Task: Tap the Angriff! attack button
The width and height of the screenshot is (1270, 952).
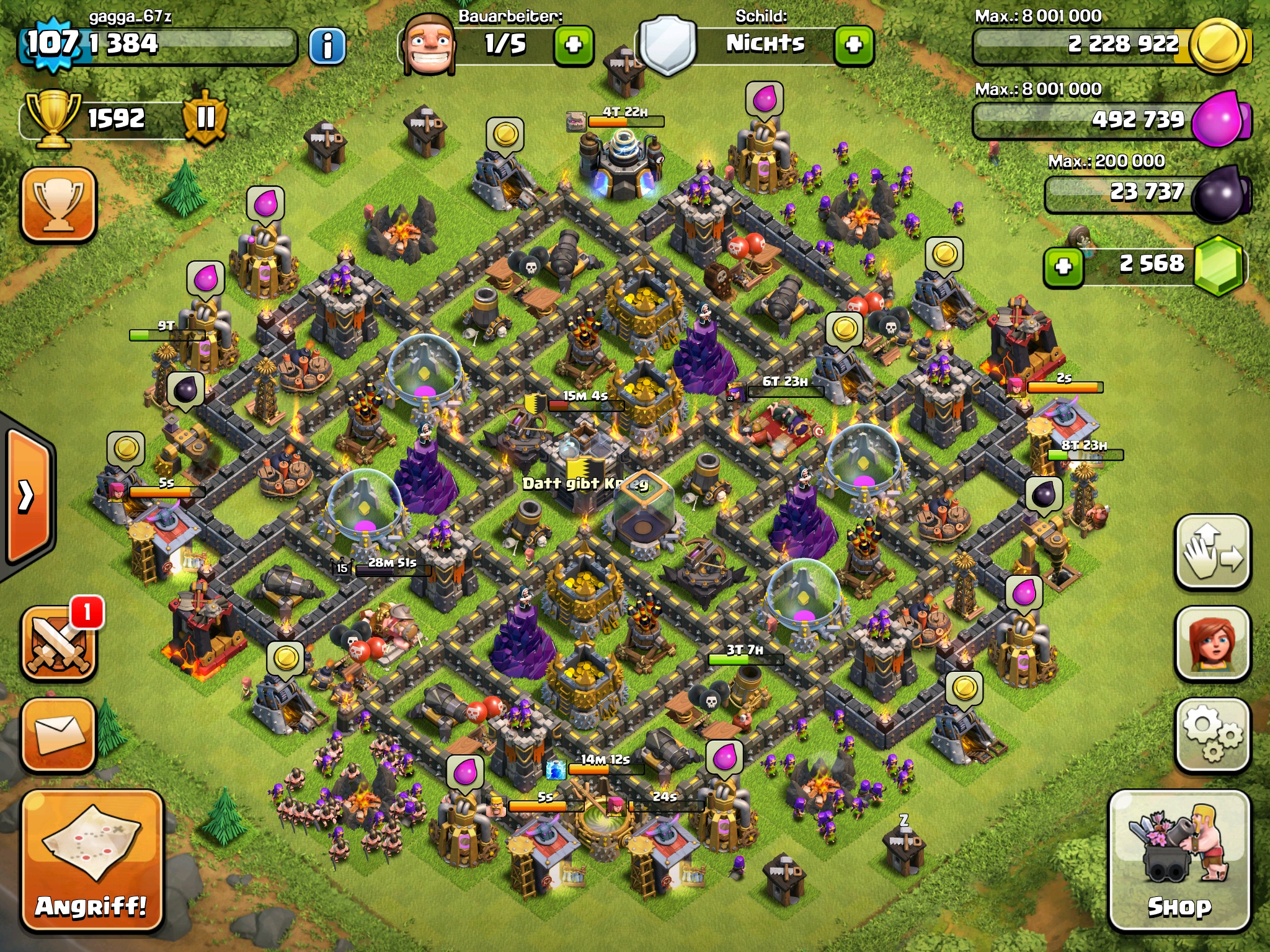Action: point(92,862)
